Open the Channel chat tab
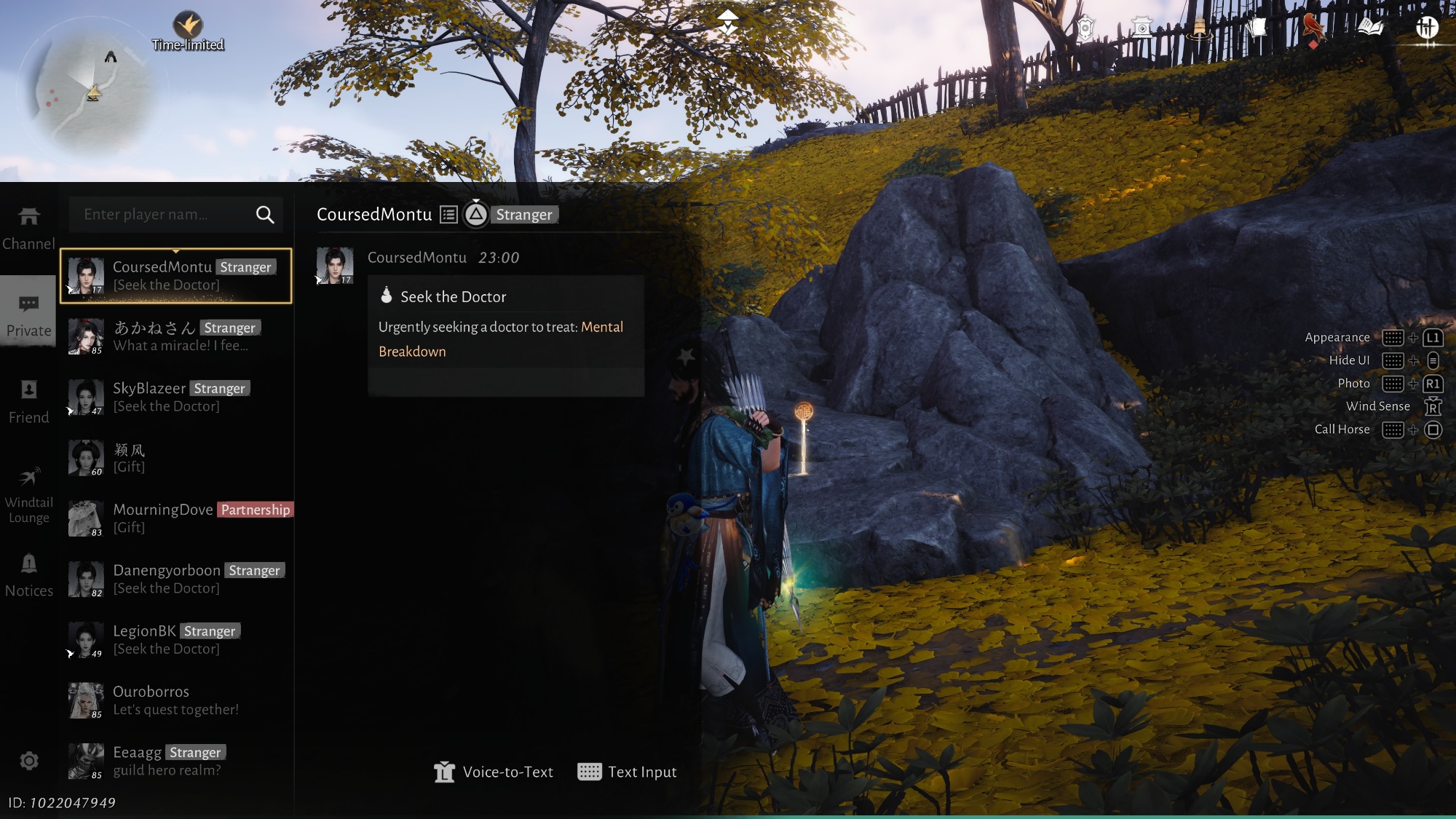The height and width of the screenshot is (819, 1456). [28, 228]
